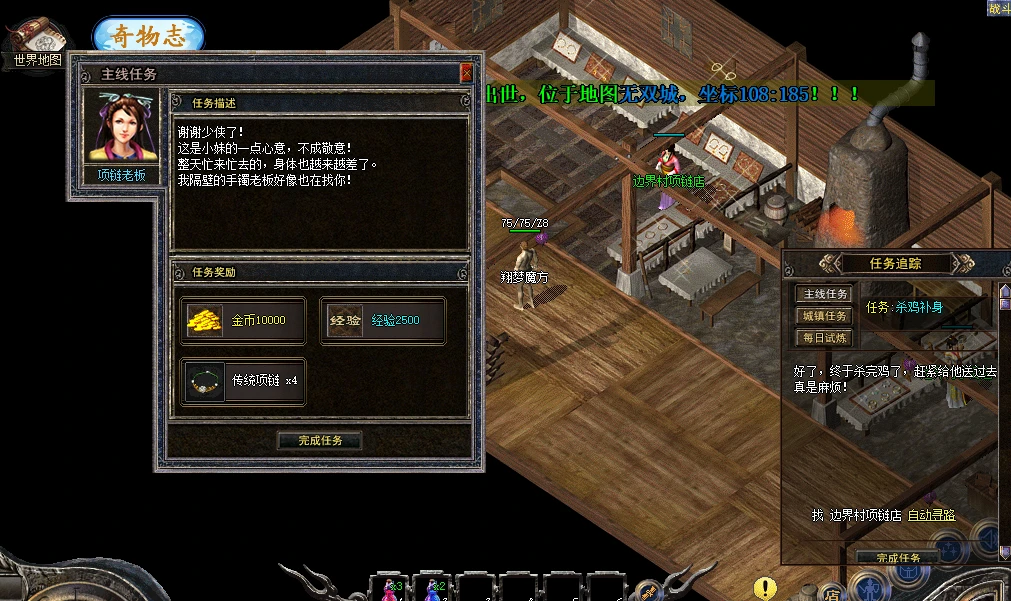The width and height of the screenshot is (1011, 601).
Task: Use the blue potion in the hotbar
Action: (x=434, y=588)
